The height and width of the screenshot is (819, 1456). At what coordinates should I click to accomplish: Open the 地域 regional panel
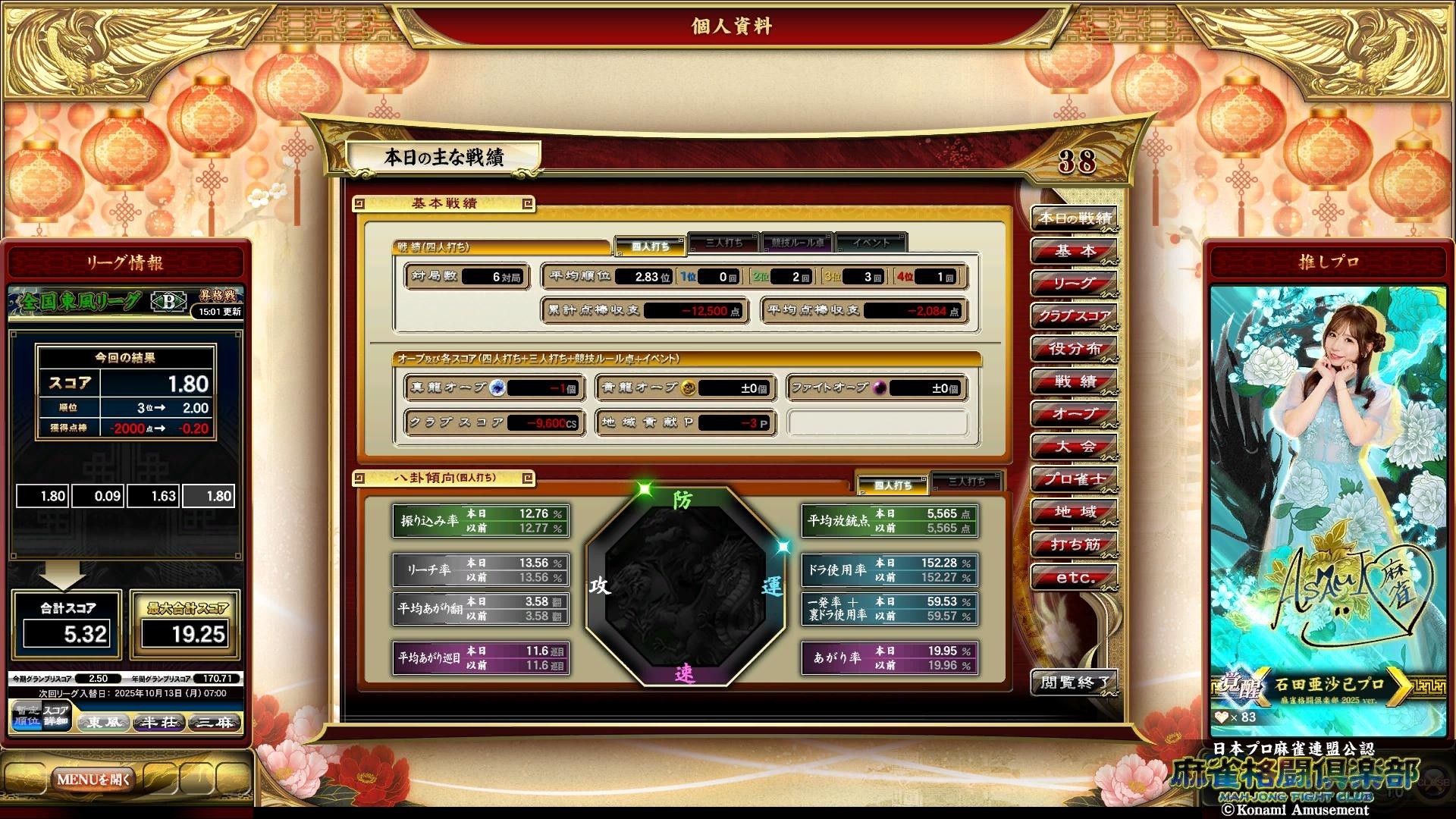[x=1074, y=511]
